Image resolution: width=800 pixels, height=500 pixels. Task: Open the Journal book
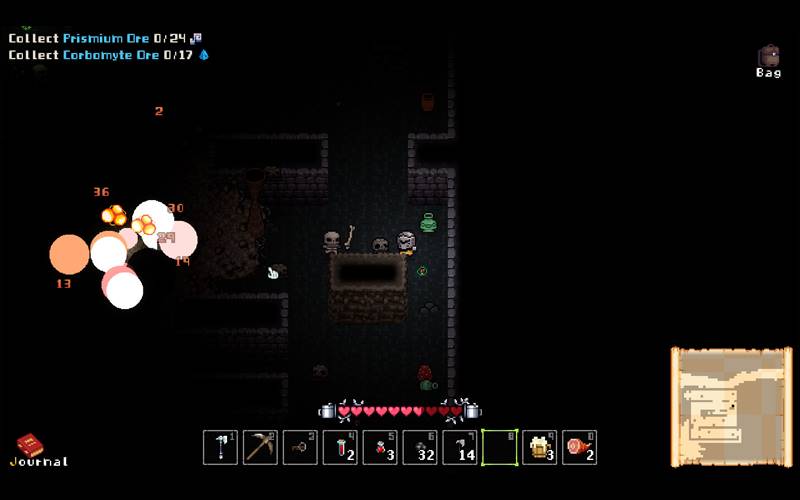pos(31,447)
